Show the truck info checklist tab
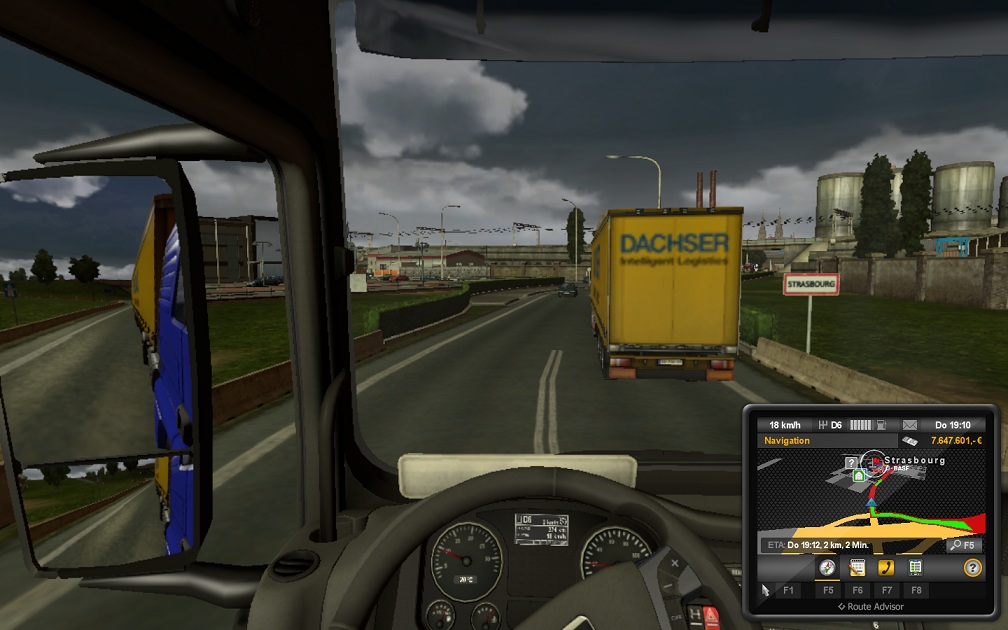Screen dimensions: 1008x630 point(915,568)
